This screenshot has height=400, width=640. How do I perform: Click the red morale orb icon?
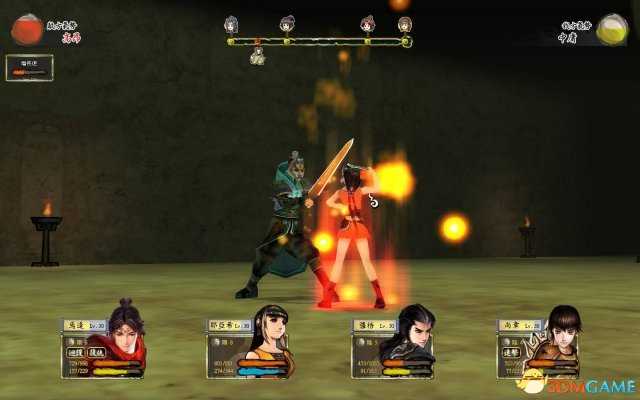(x=28, y=28)
